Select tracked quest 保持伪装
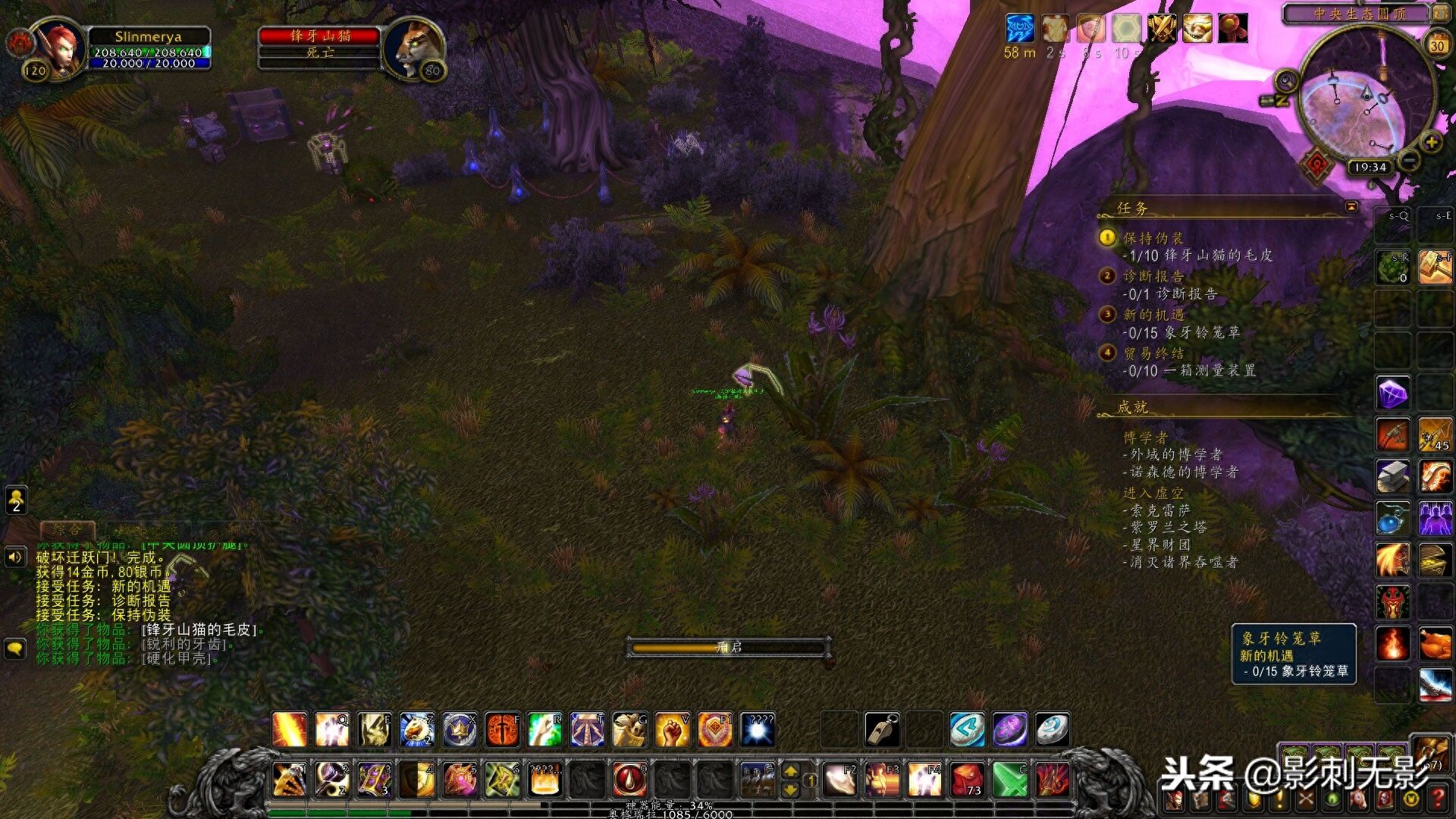 pos(1153,238)
